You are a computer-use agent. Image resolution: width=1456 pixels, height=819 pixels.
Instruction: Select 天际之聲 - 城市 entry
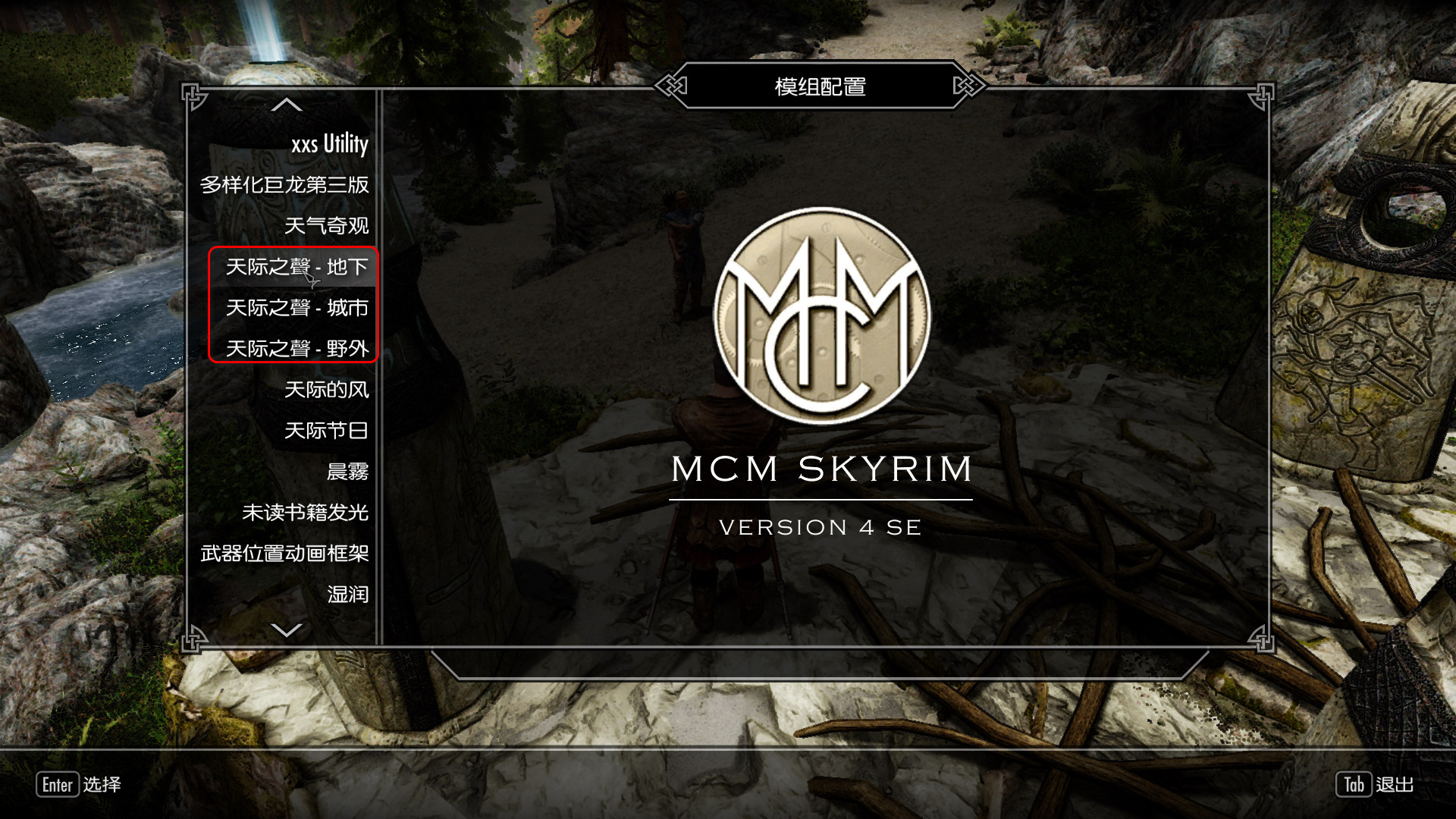(x=297, y=308)
